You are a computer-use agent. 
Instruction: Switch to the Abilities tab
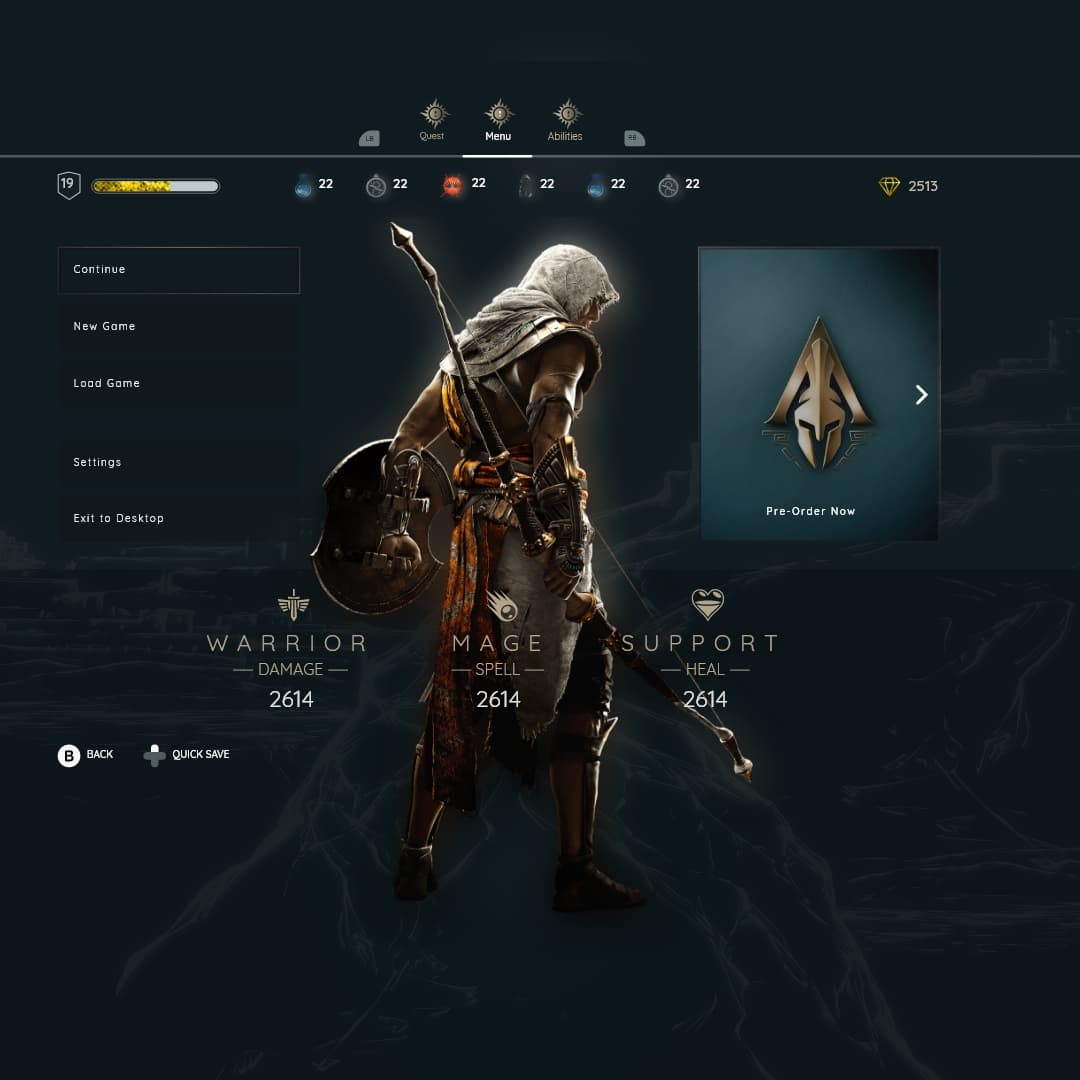[x=566, y=121]
